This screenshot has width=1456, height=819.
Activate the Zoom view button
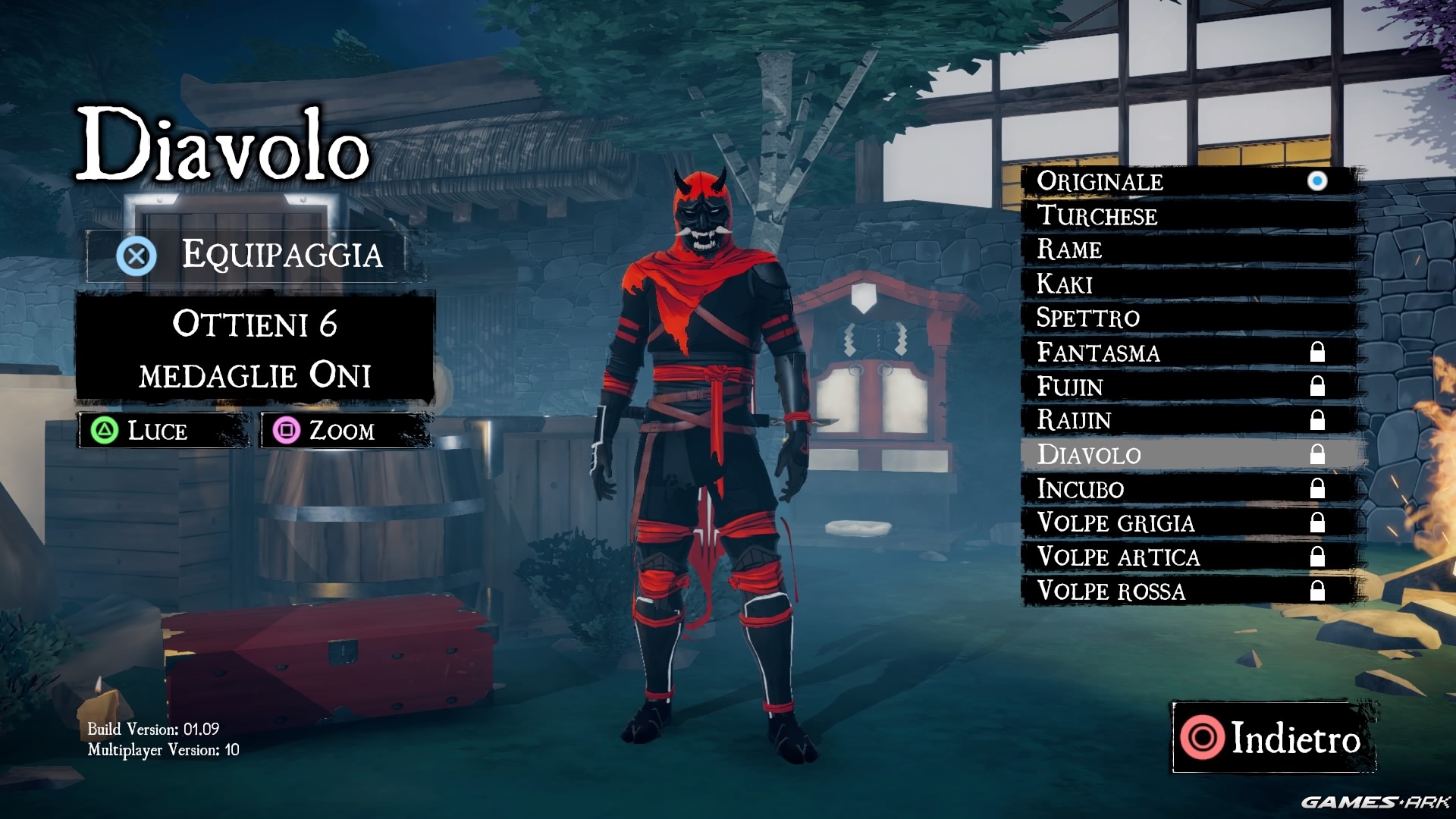[345, 431]
